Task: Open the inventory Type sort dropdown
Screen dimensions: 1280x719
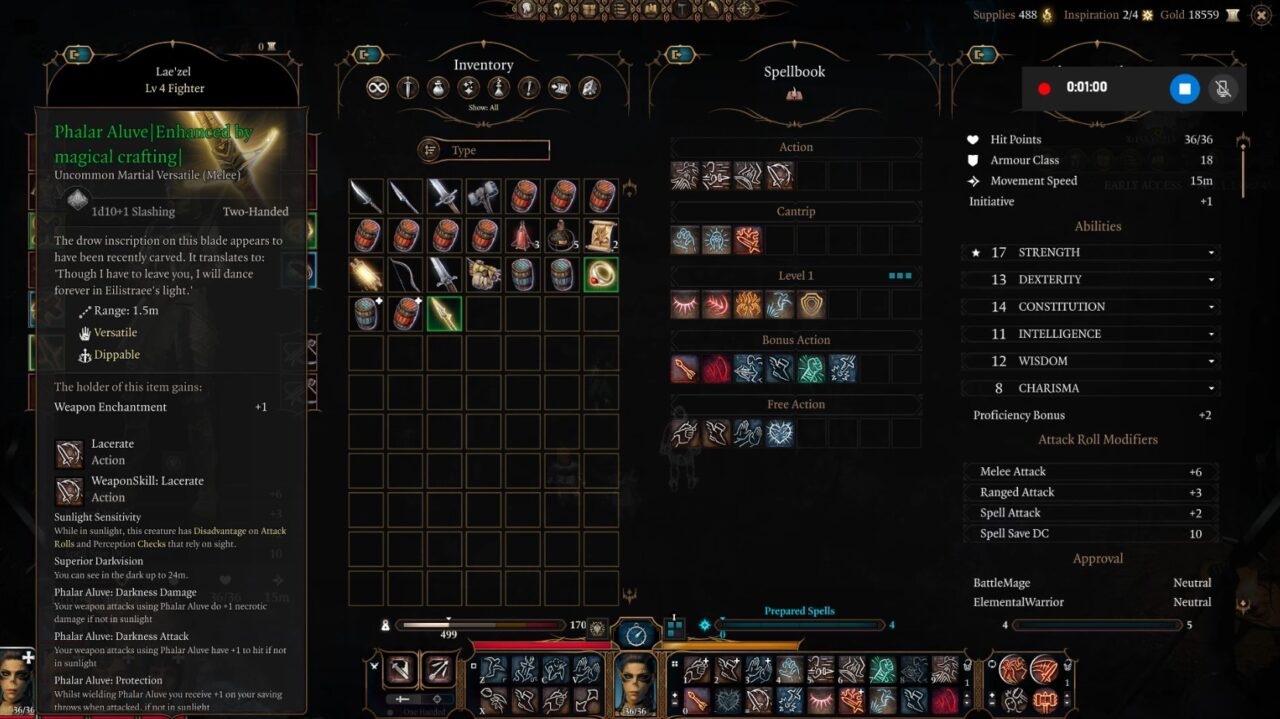Action: [x=484, y=150]
